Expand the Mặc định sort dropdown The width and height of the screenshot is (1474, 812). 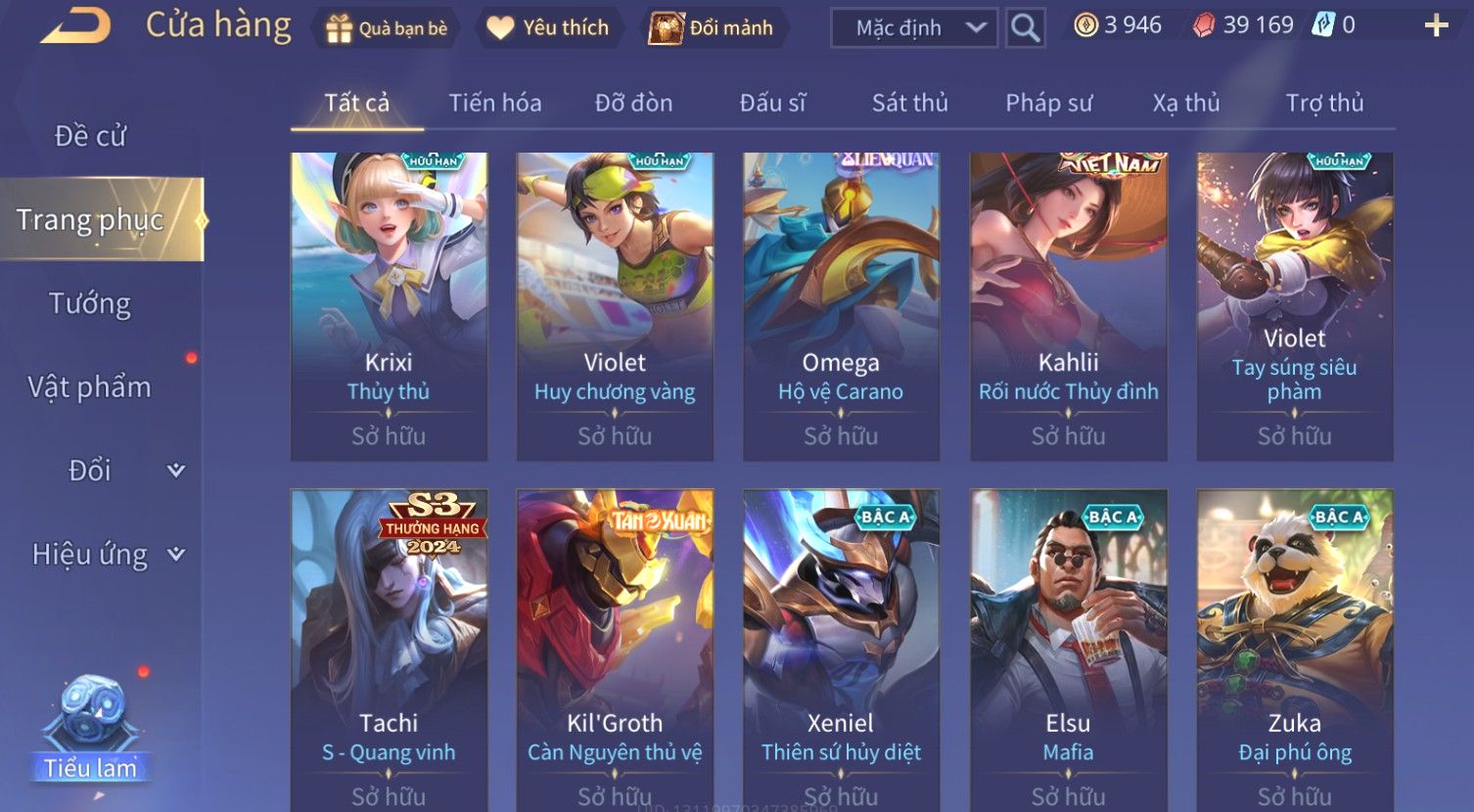click(913, 28)
